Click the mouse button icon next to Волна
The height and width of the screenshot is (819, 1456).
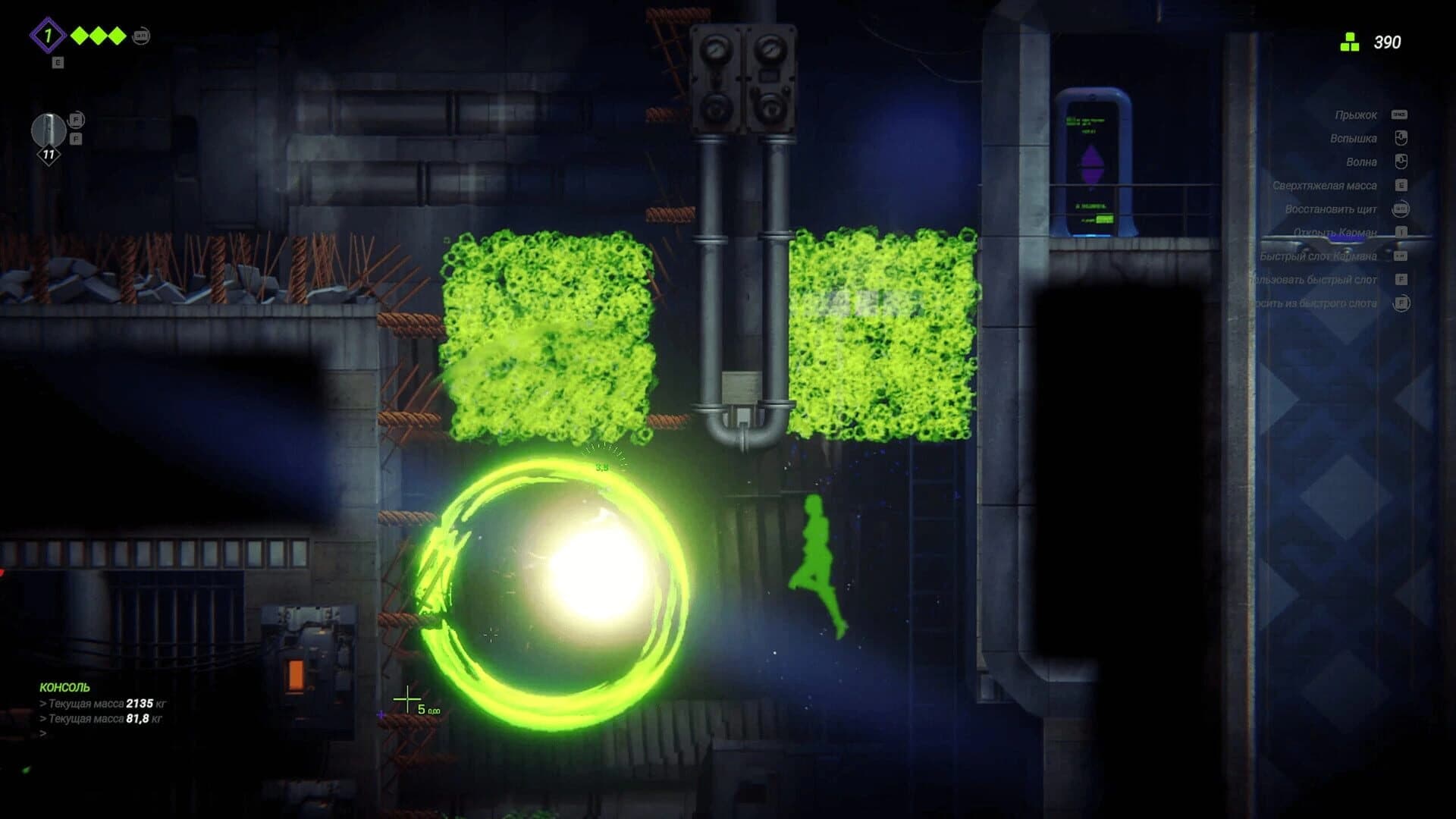click(1400, 162)
